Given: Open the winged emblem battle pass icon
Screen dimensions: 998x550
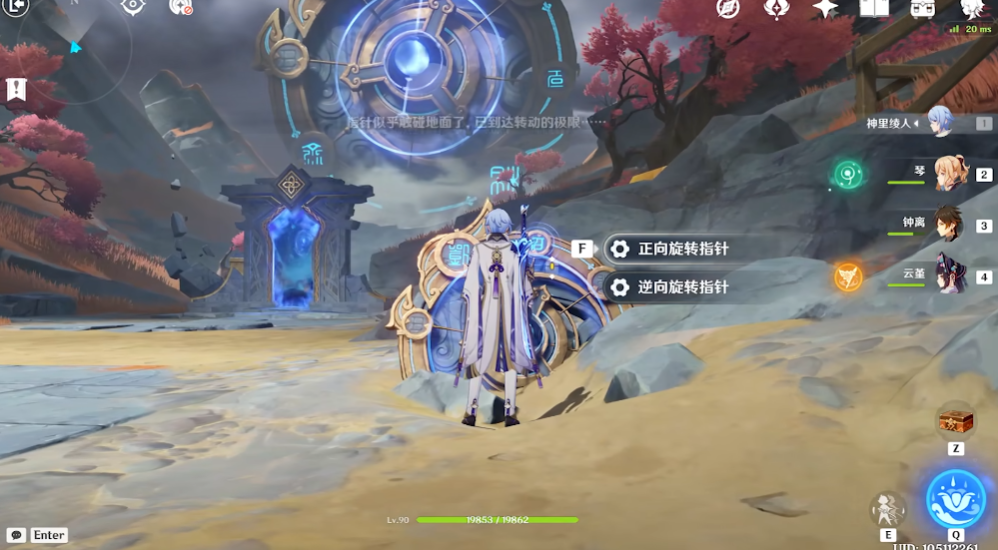Looking at the screenshot, I should click(777, 8).
